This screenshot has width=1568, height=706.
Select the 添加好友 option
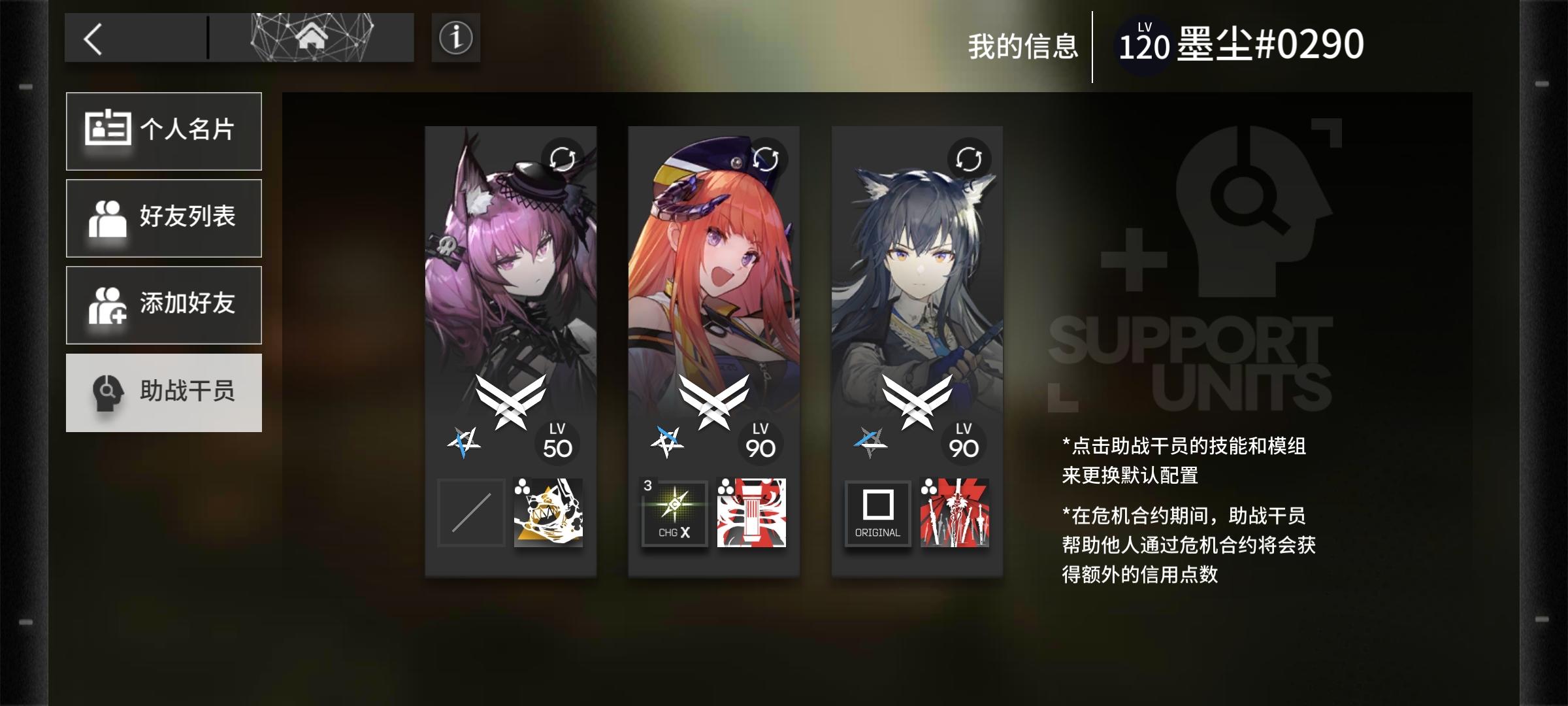pyautogui.click(x=164, y=305)
